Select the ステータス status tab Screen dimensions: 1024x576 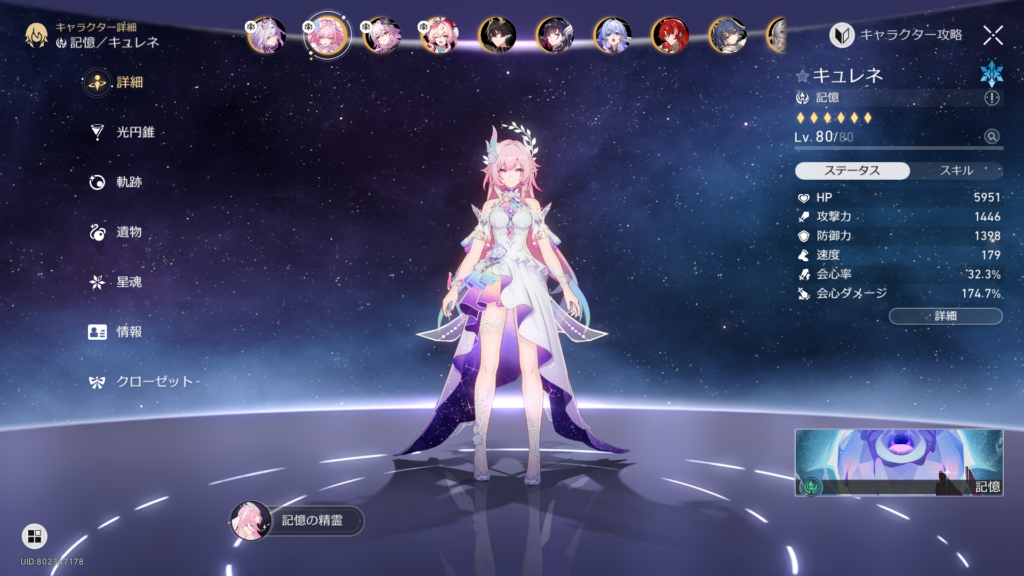pos(853,170)
